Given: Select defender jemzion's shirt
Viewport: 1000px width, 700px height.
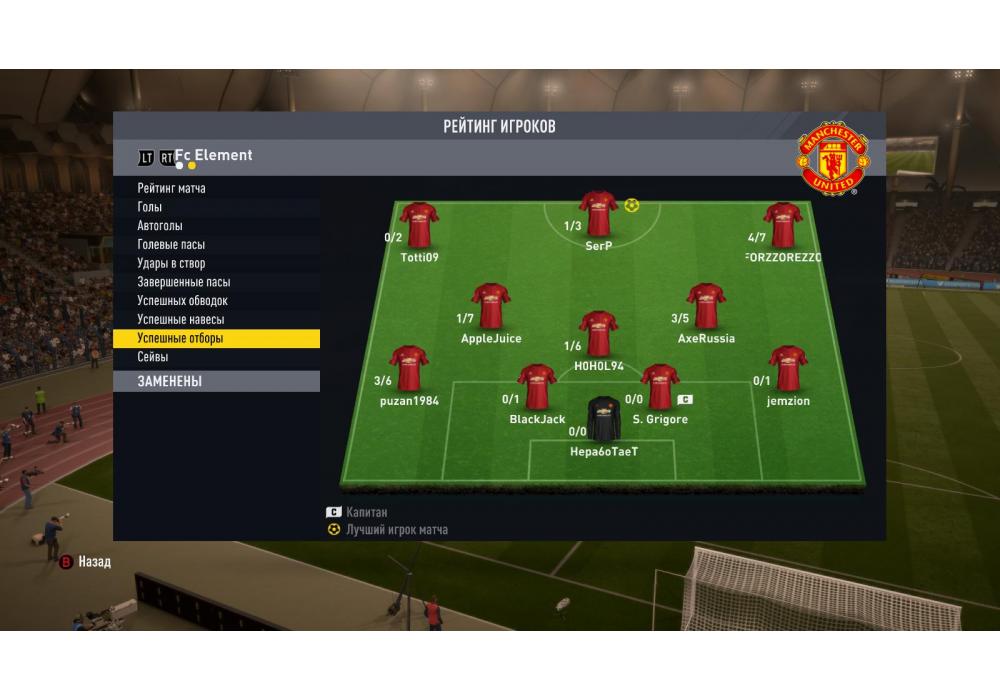Looking at the screenshot, I should click(x=788, y=369).
